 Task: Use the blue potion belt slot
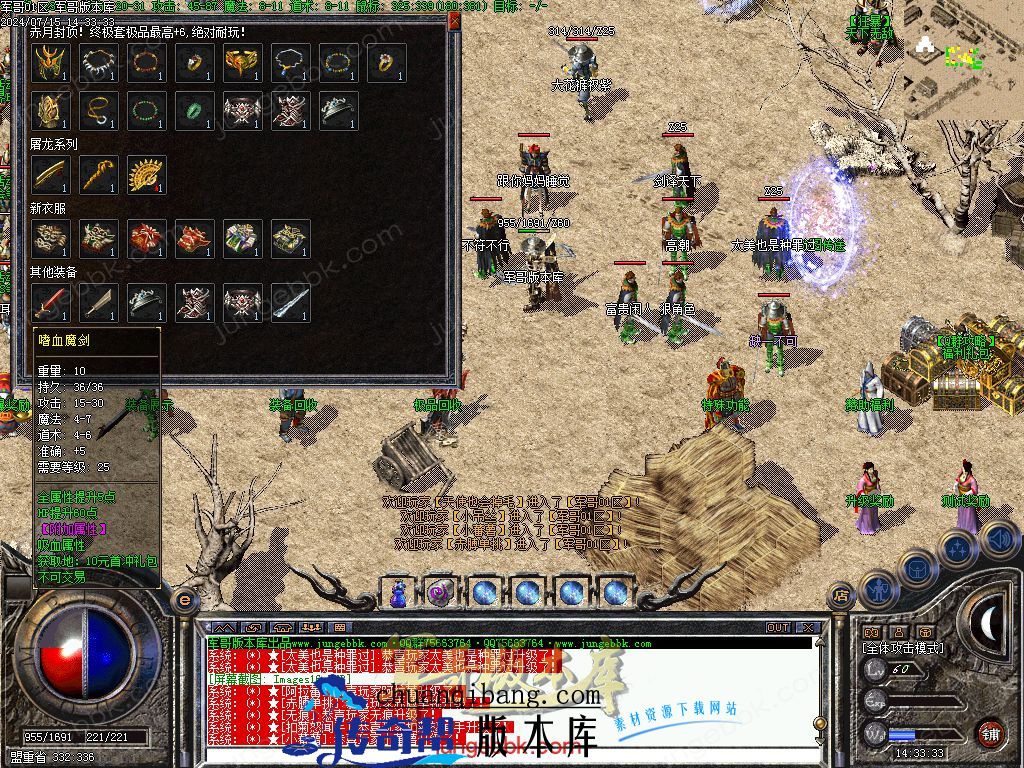(399, 593)
